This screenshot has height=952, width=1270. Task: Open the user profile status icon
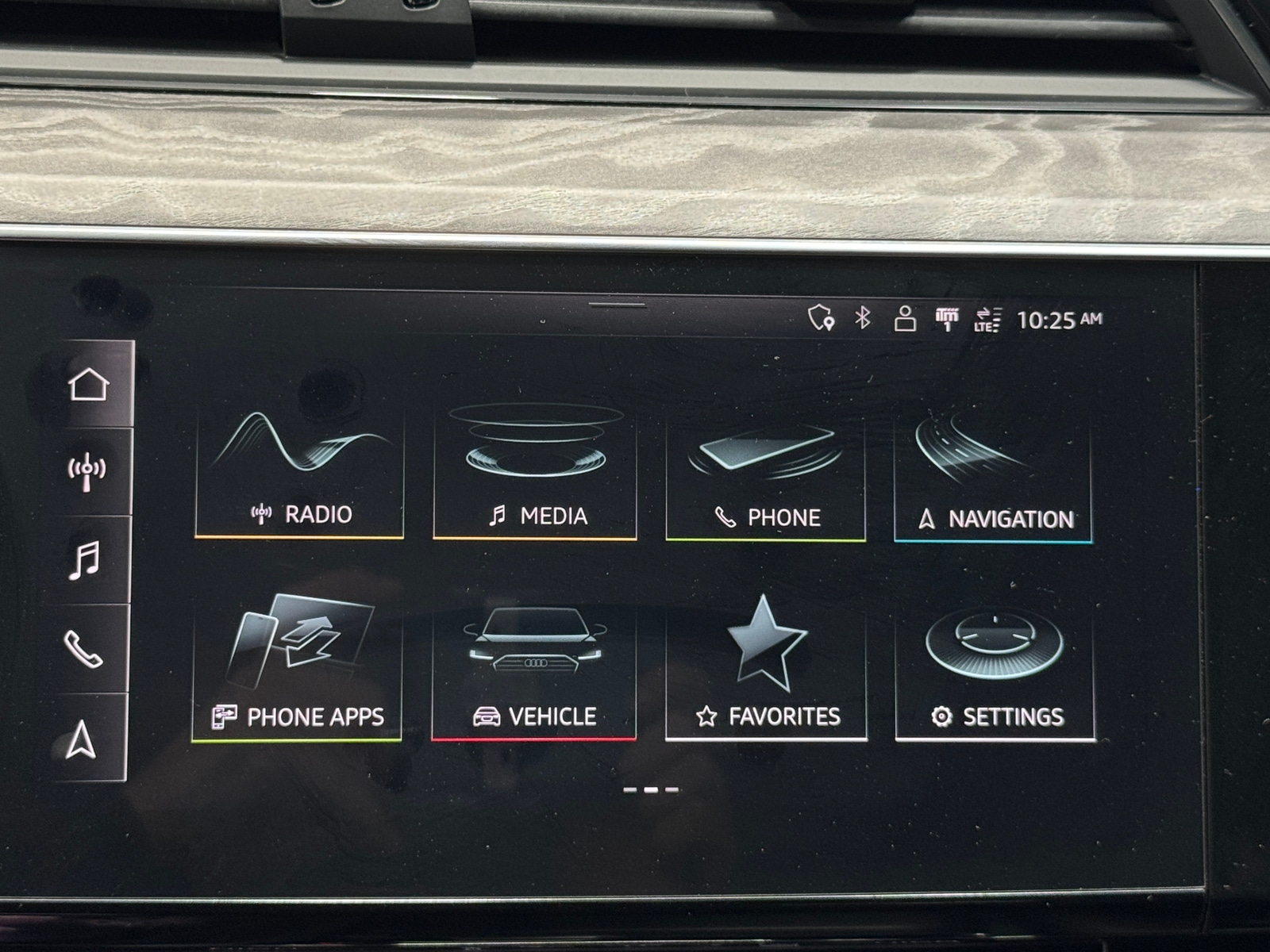905,319
